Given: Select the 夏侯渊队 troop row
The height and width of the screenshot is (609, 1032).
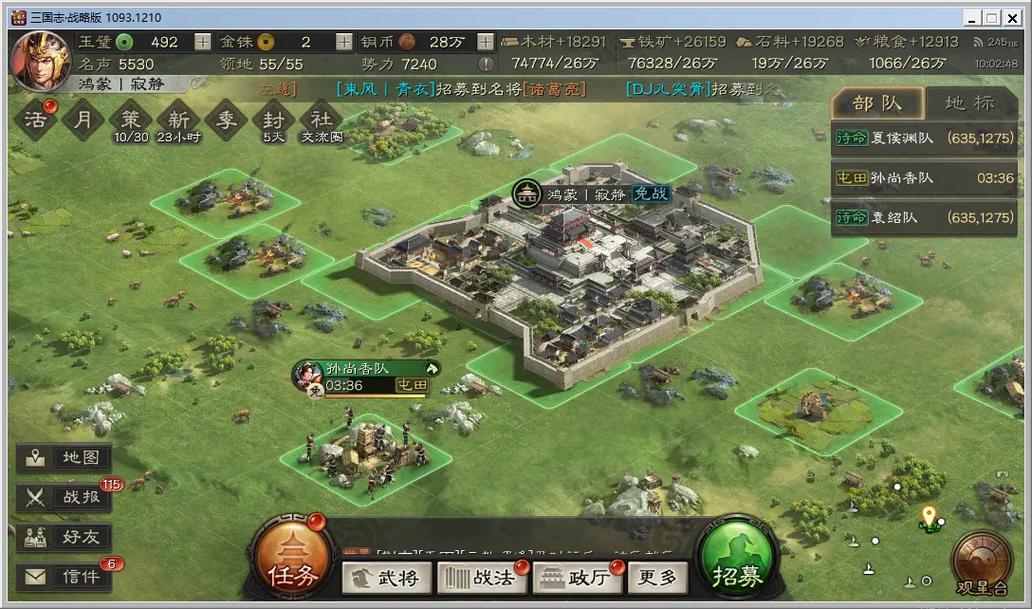Looking at the screenshot, I should click(x=923, y=137).
